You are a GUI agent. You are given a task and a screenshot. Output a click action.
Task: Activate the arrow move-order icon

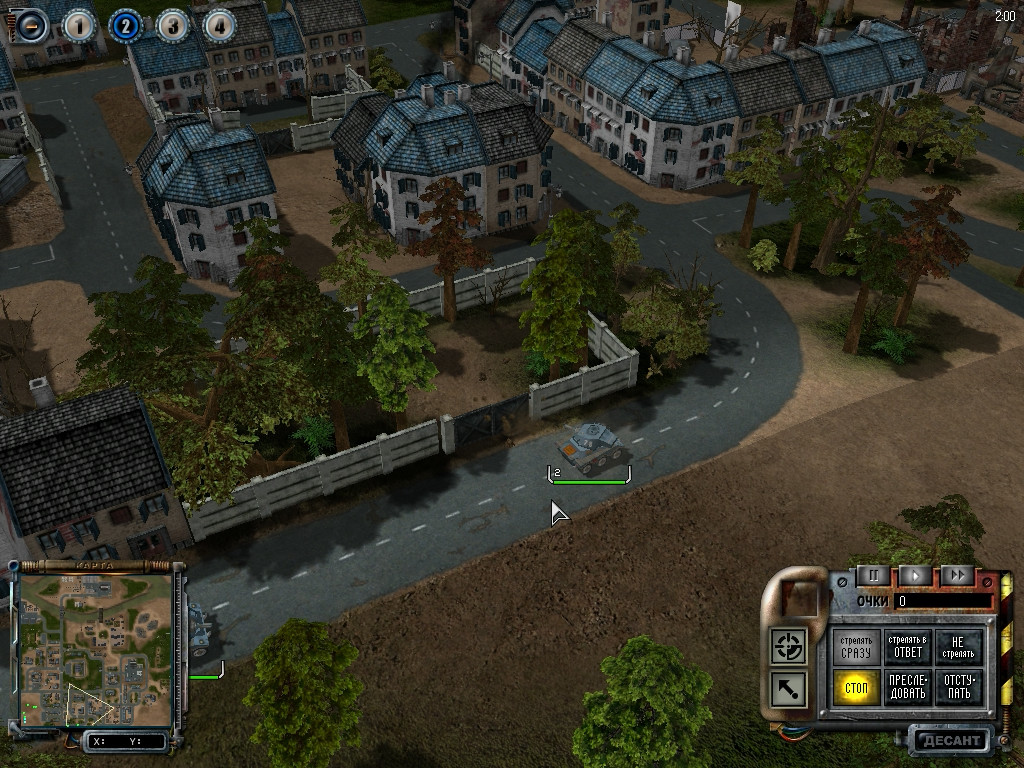[789, 689]
